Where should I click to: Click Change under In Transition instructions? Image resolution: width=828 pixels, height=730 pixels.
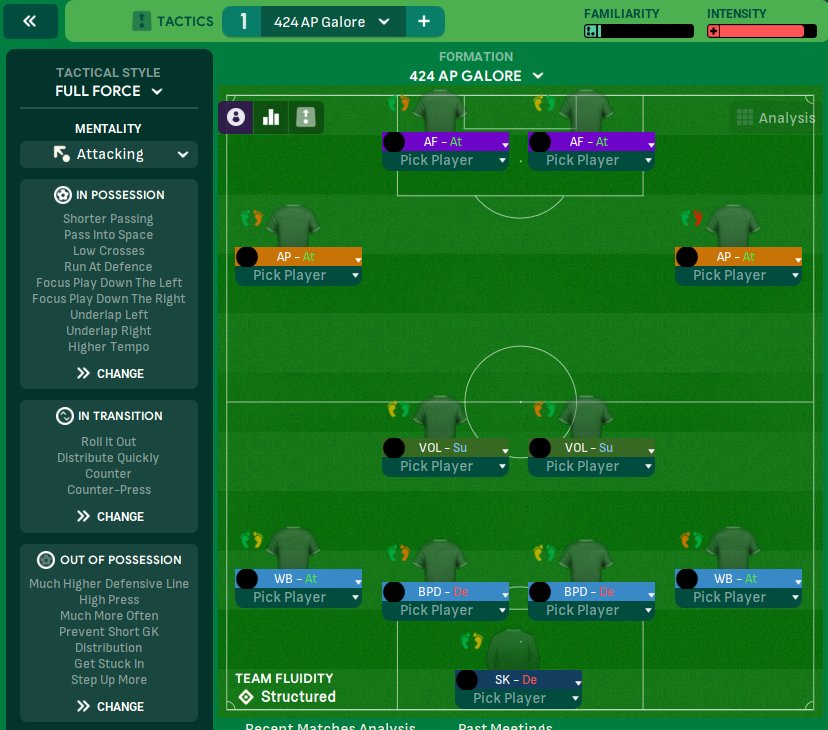[110, 516]
